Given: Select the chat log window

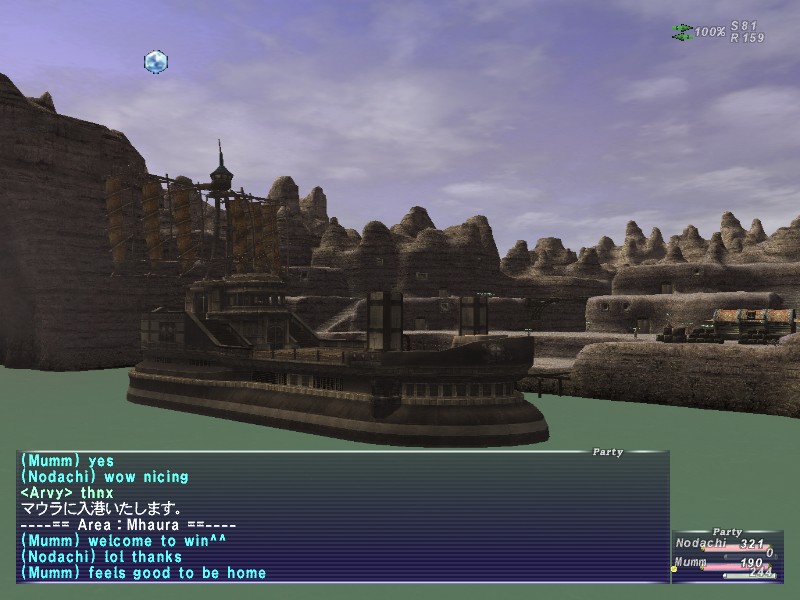Looking at the screenshot, I should pos(342,517).
